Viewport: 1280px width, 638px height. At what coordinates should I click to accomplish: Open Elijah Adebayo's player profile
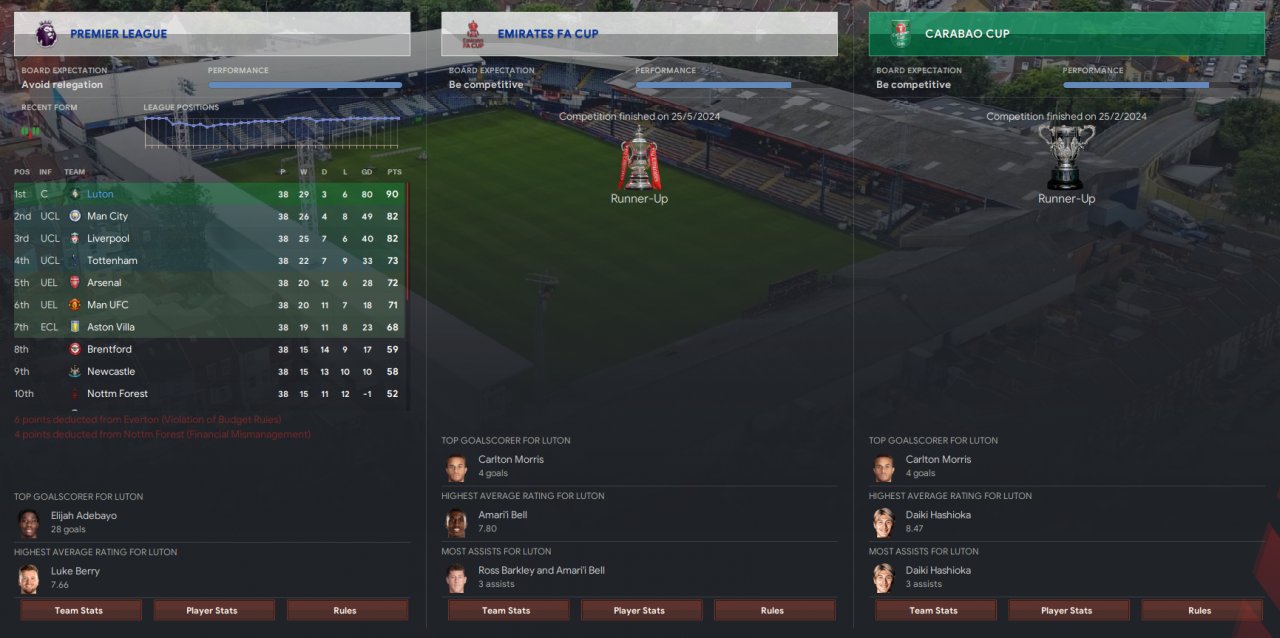(83, 516)
